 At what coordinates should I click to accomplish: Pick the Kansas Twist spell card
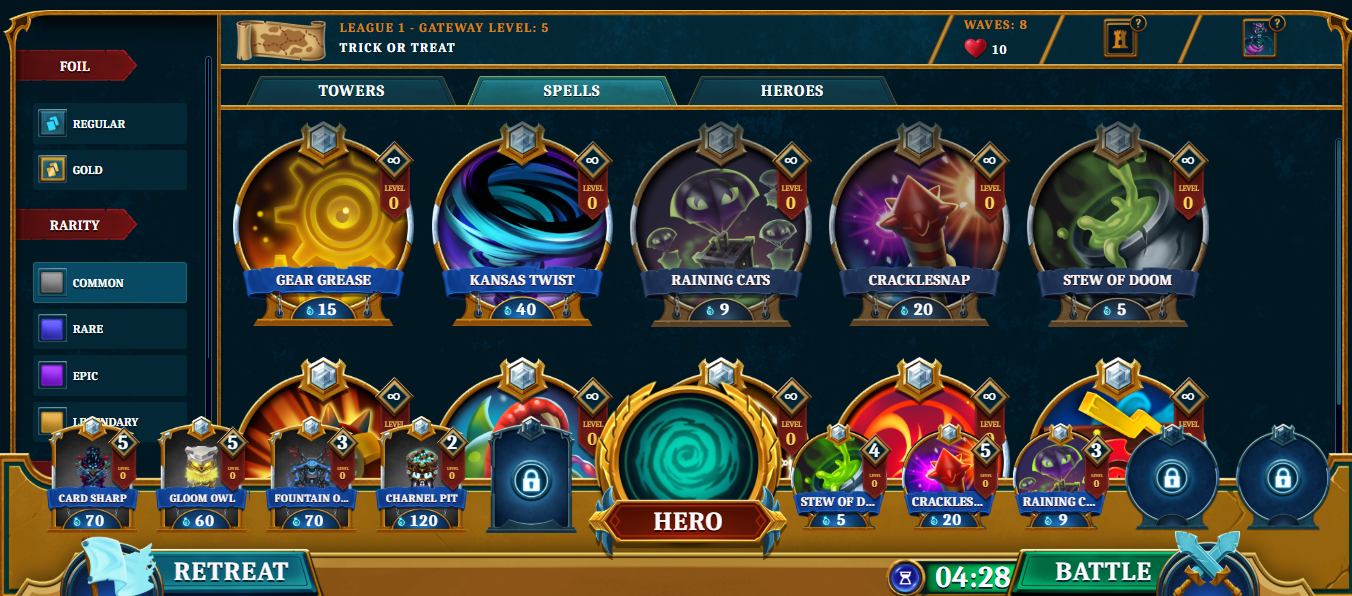coord(521,221)
